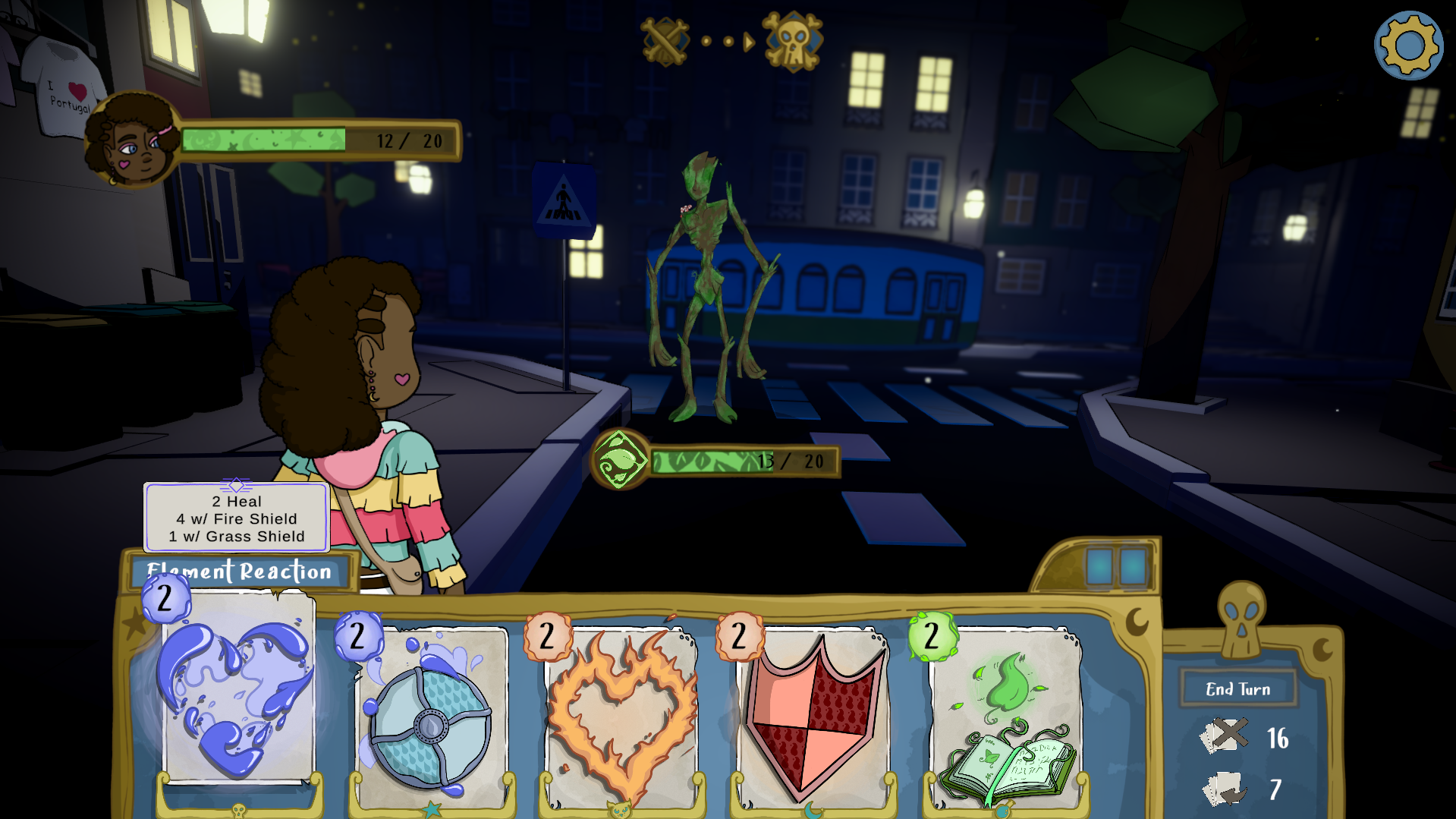Open the gear settings menu
Screen dimensions: 1456x819
click(1408, 46)
